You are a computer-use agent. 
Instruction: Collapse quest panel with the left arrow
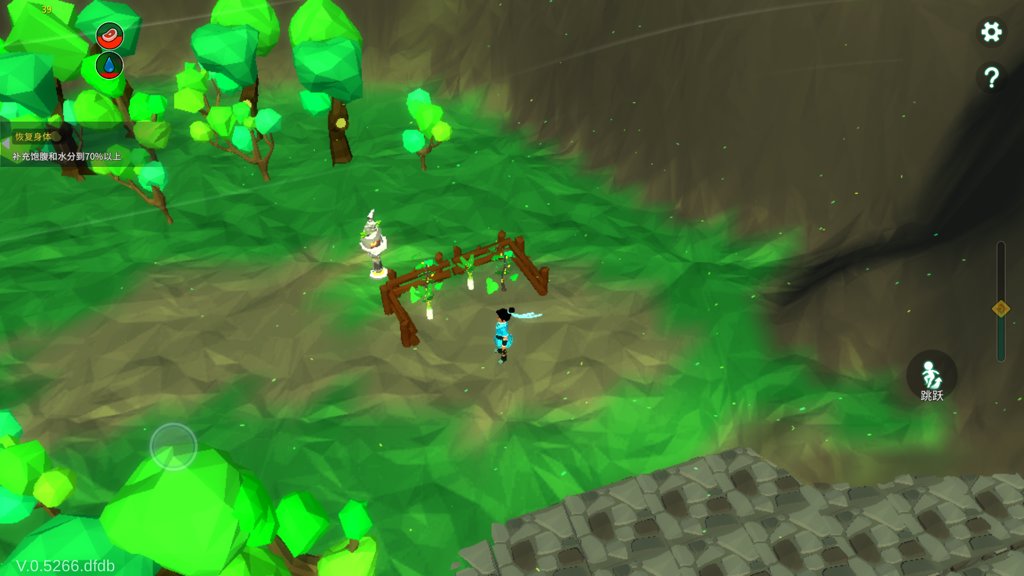tap(5, 144)
